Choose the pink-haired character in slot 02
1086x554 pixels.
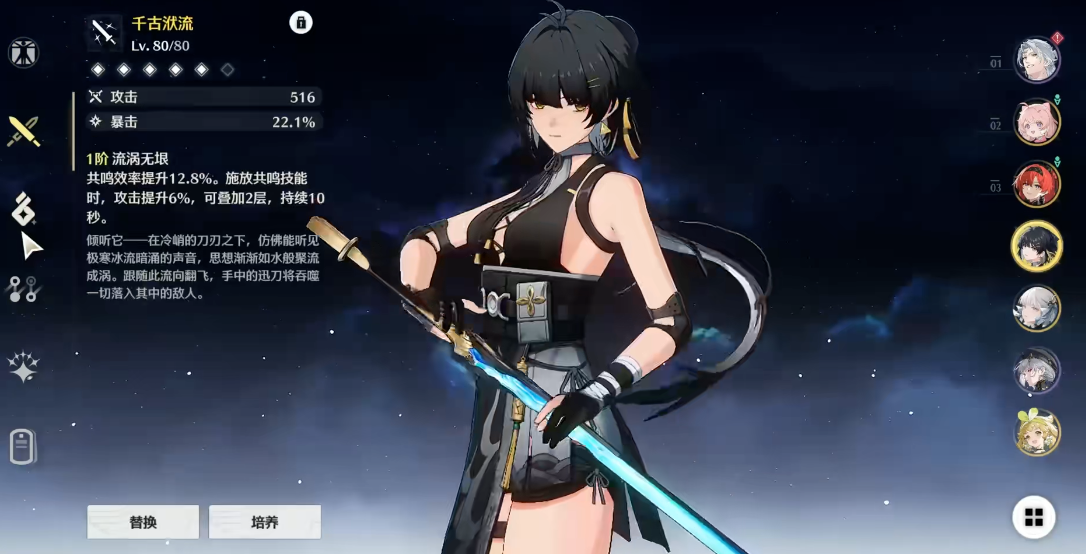[x=1036, y=122]
